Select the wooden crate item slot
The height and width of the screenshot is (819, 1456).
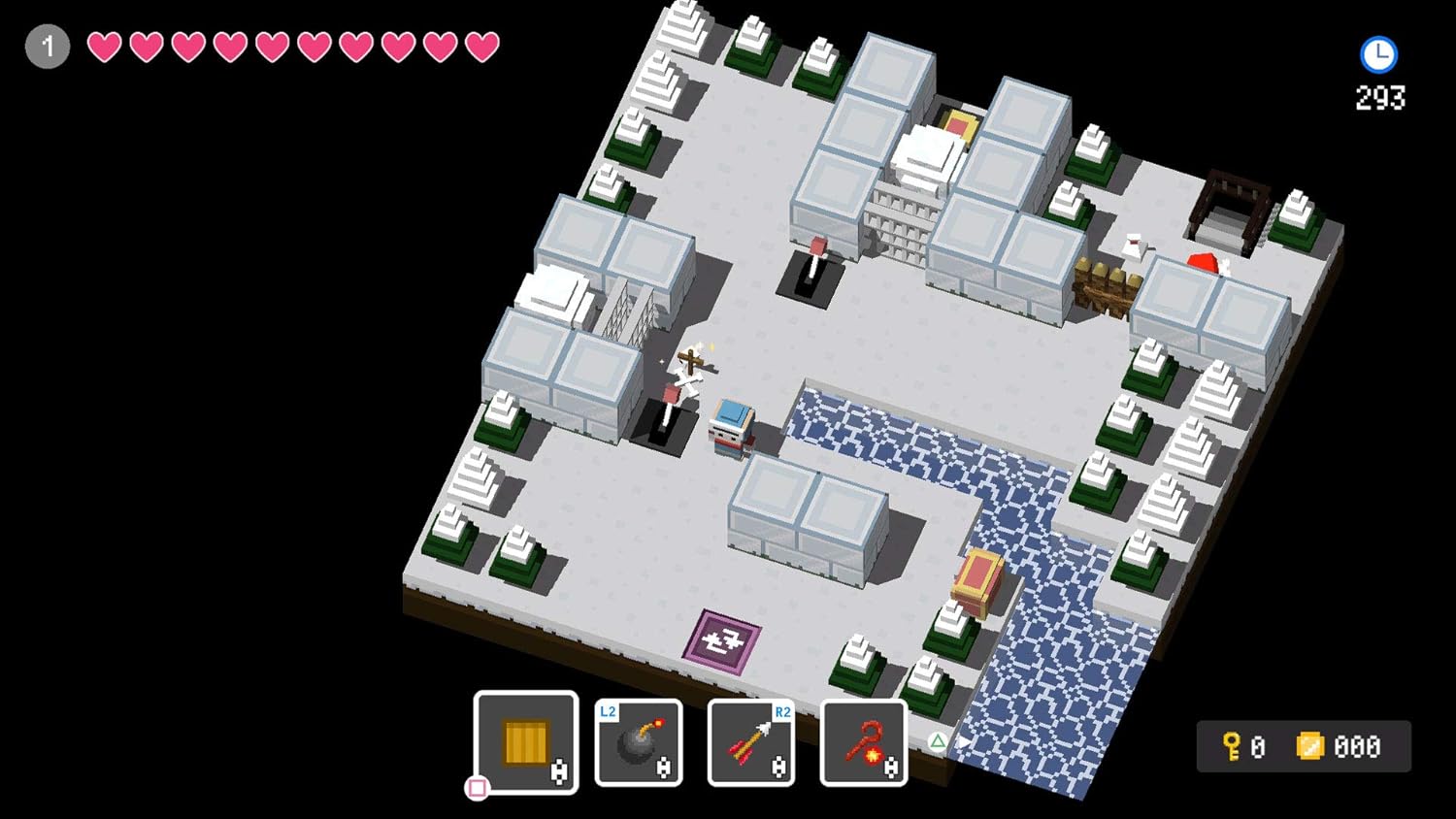point(525,742)
